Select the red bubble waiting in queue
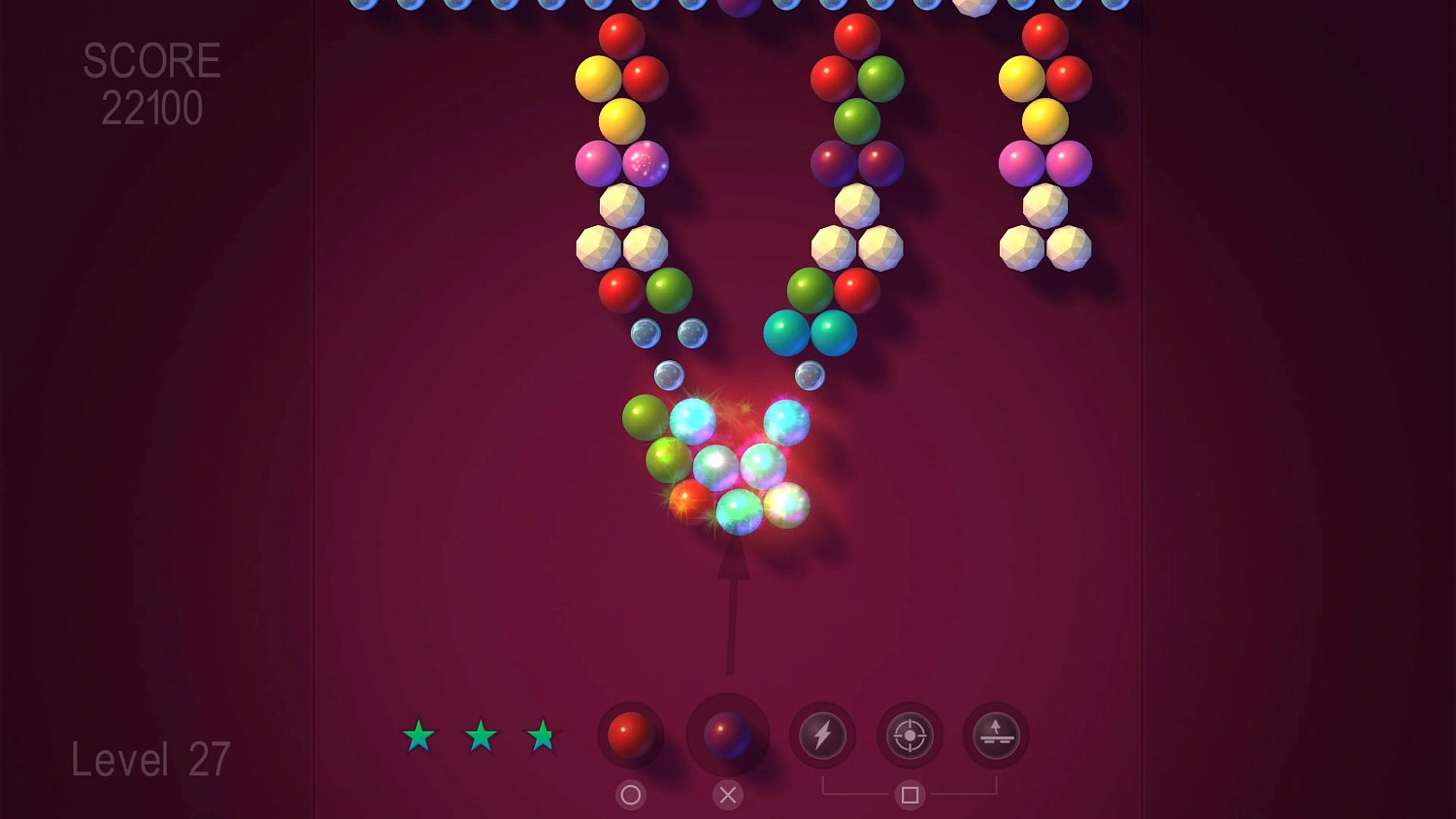Image resolution: width=1456 pixels, height=819 pixels. click(x=630, y=736)
